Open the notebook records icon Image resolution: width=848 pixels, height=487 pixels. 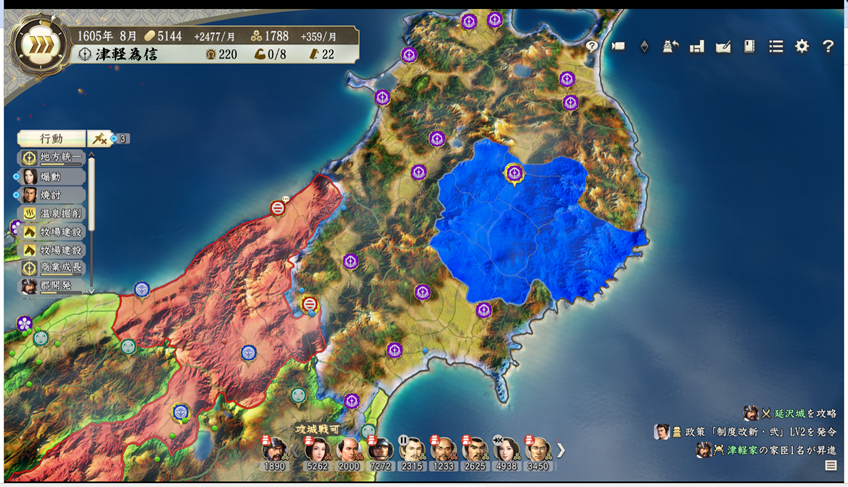coord(749,46)
